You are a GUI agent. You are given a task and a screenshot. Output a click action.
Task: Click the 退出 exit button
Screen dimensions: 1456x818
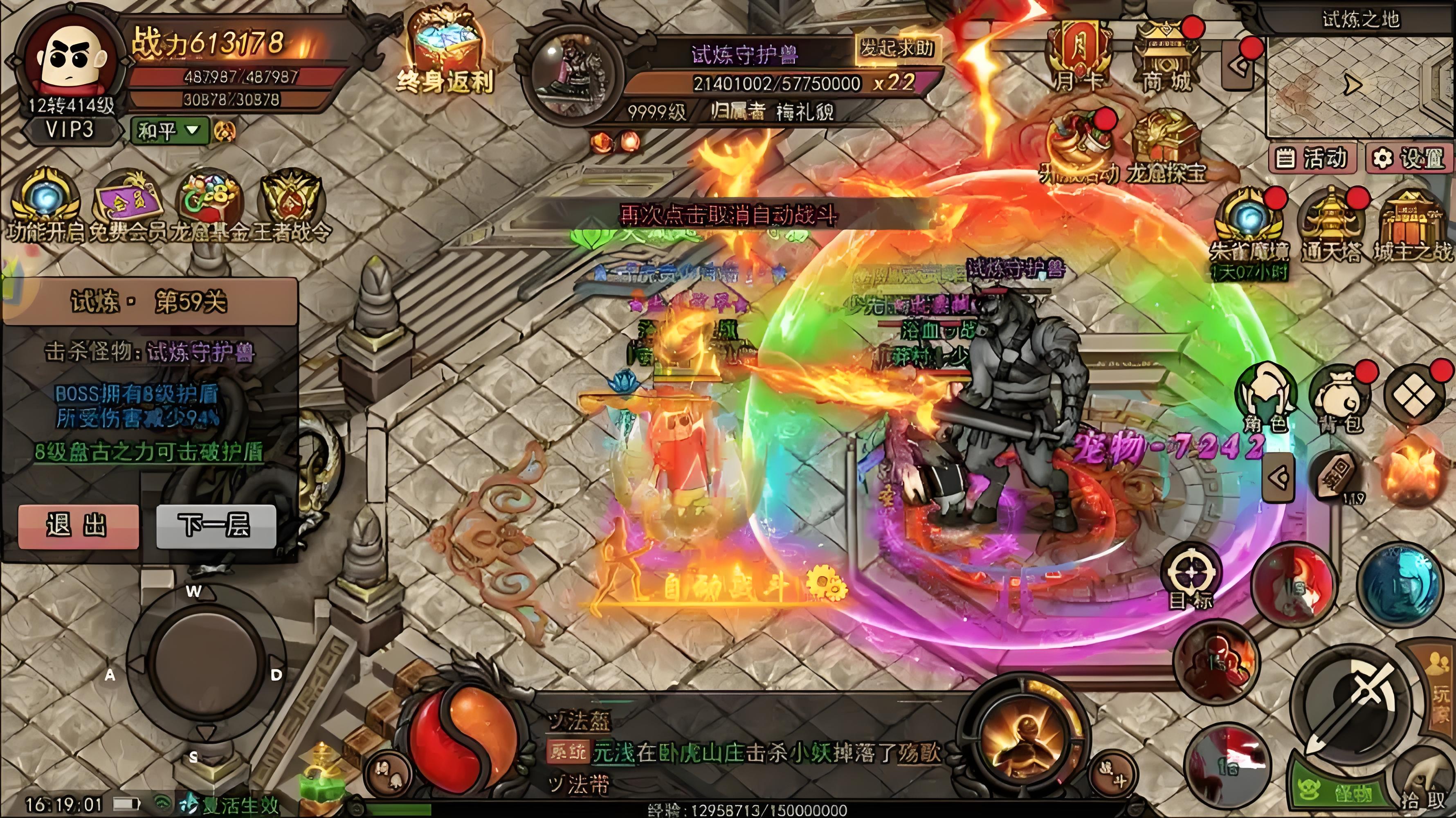[78, 526]
